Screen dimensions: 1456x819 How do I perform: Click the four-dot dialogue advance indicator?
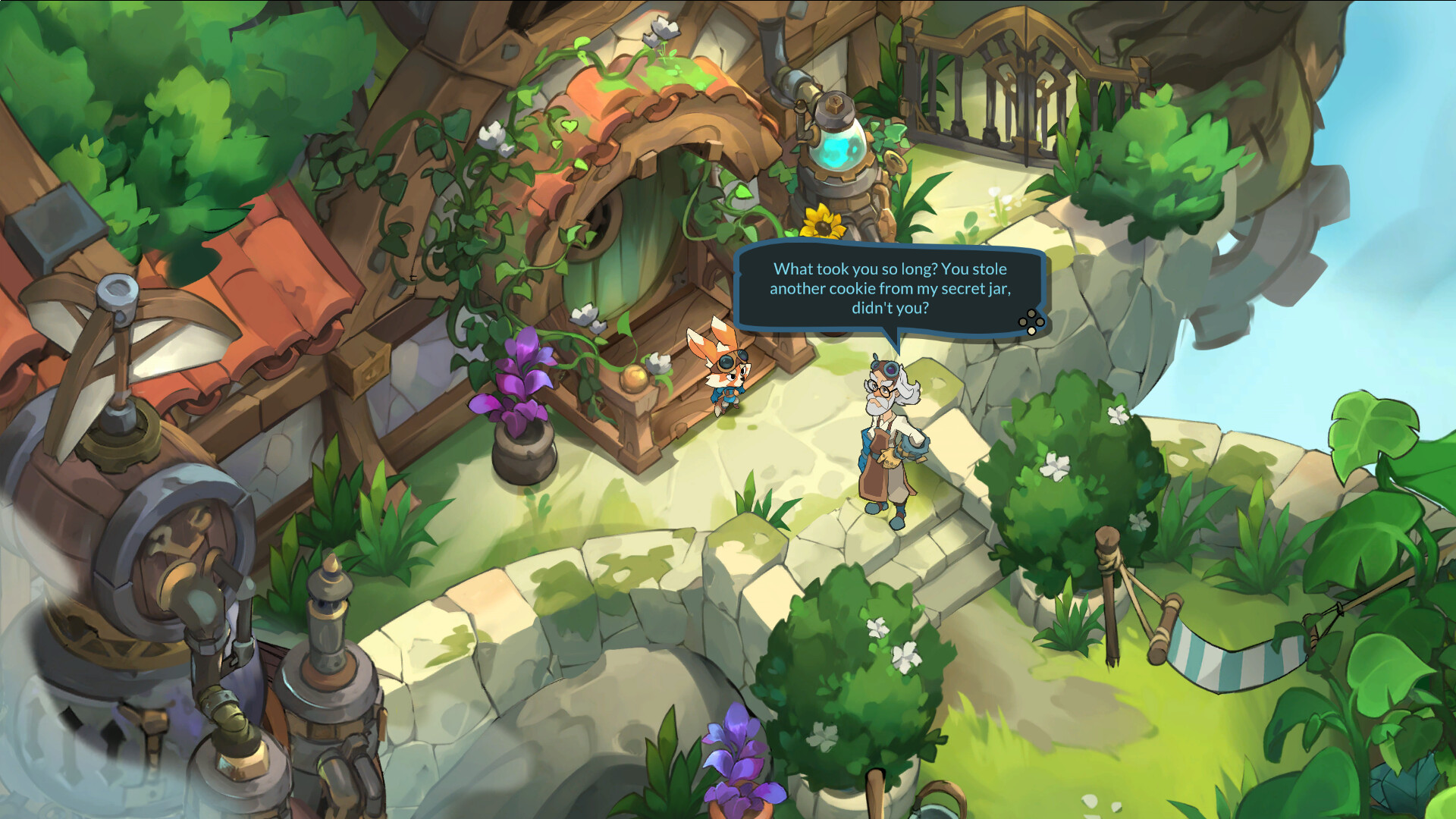(1029, 322)
